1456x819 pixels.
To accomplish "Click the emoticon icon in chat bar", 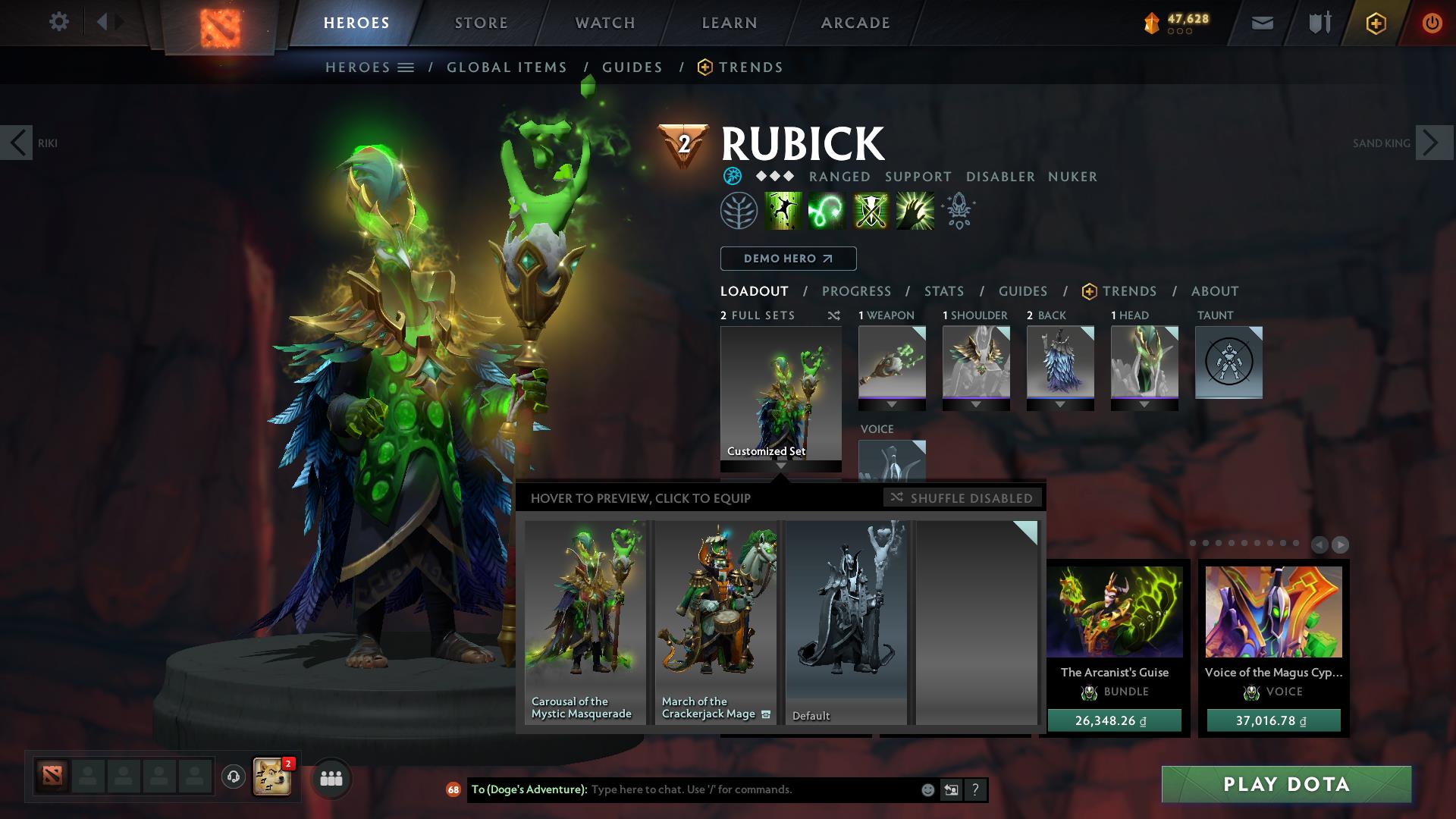I will coord(927,789).
